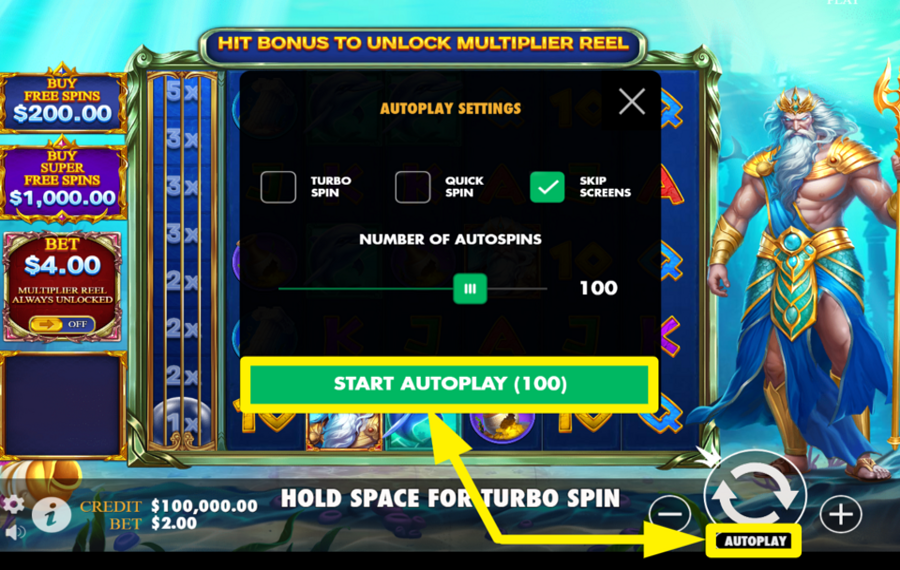
Task: Enable the Turbo Spin checkbox
Action: [x=278, y=187]
